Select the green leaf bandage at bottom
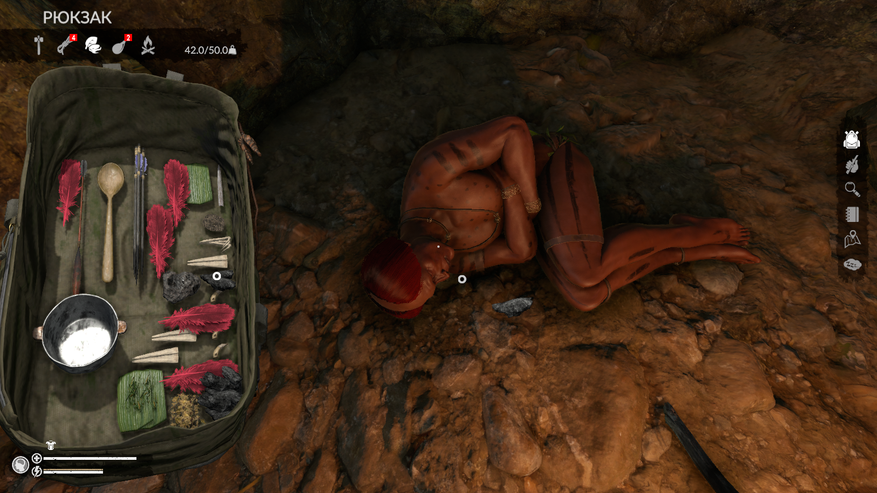This screenshot has height=493, width=877. tap(141, 399)
